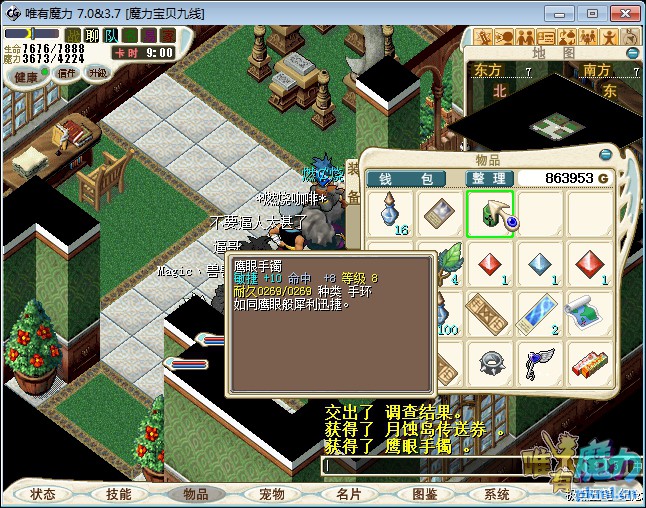The height and width of the screenshot is (508, 646).
Task: Click the 升級 level-up button
Action: 97,73
